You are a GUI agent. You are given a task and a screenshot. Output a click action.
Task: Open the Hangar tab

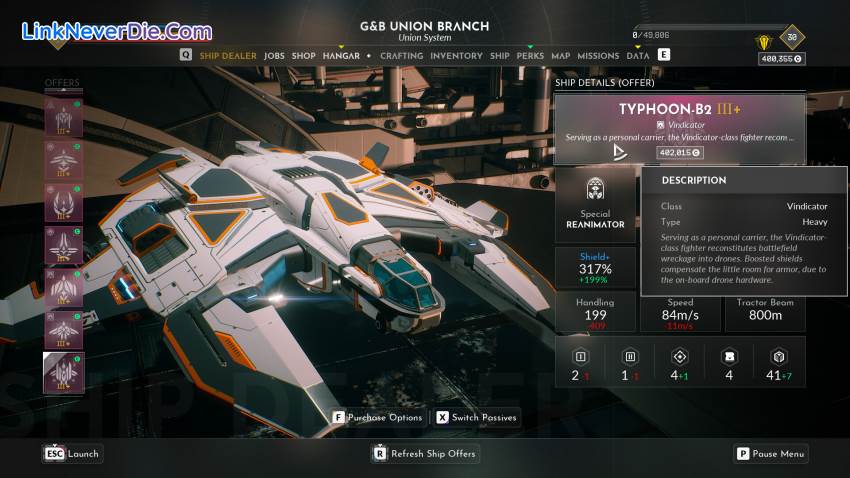[341, 56]
